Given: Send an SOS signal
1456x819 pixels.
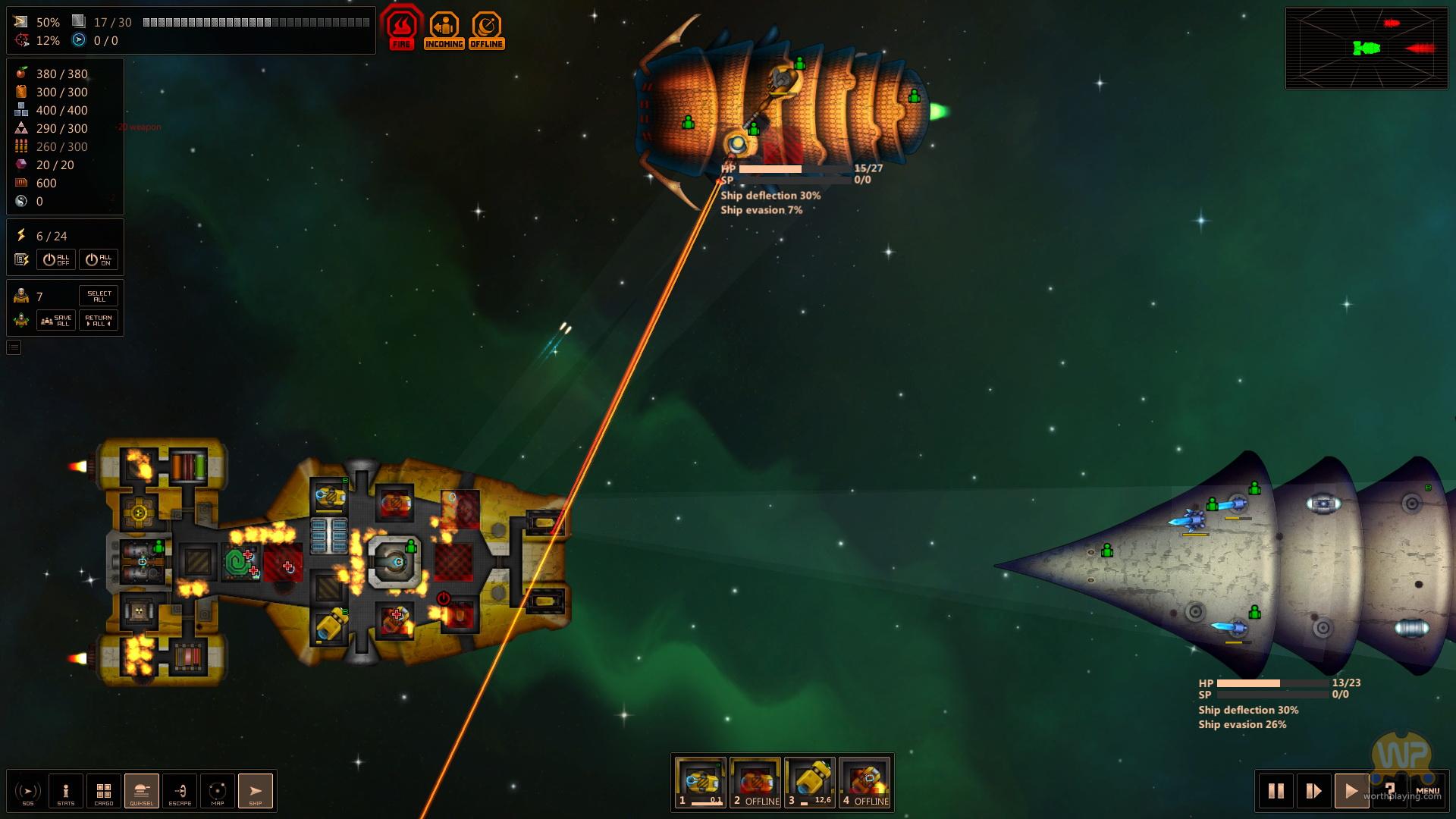Looking at the screenshot, I should click(x=28, y=791).
